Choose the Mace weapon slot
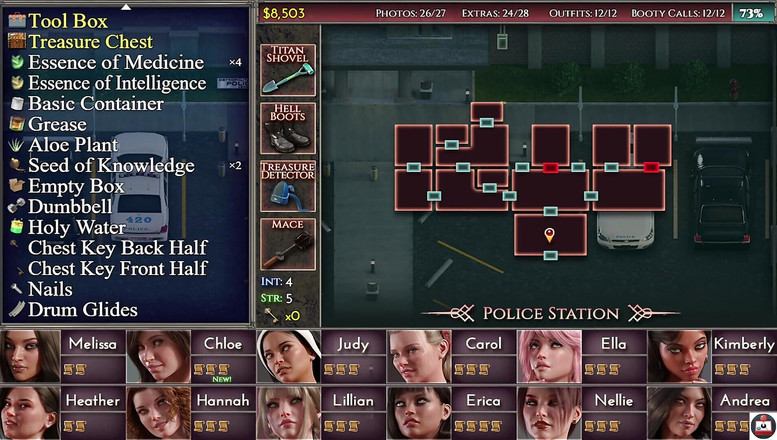 pos(288,244)
